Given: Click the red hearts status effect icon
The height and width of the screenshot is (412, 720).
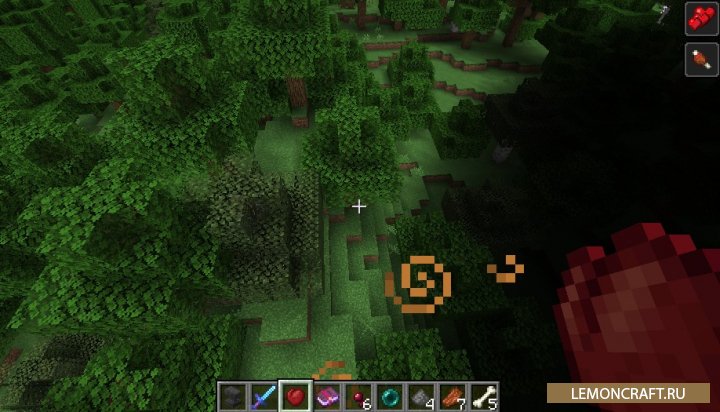Looking at the screenshot, I should pos(697,17).
